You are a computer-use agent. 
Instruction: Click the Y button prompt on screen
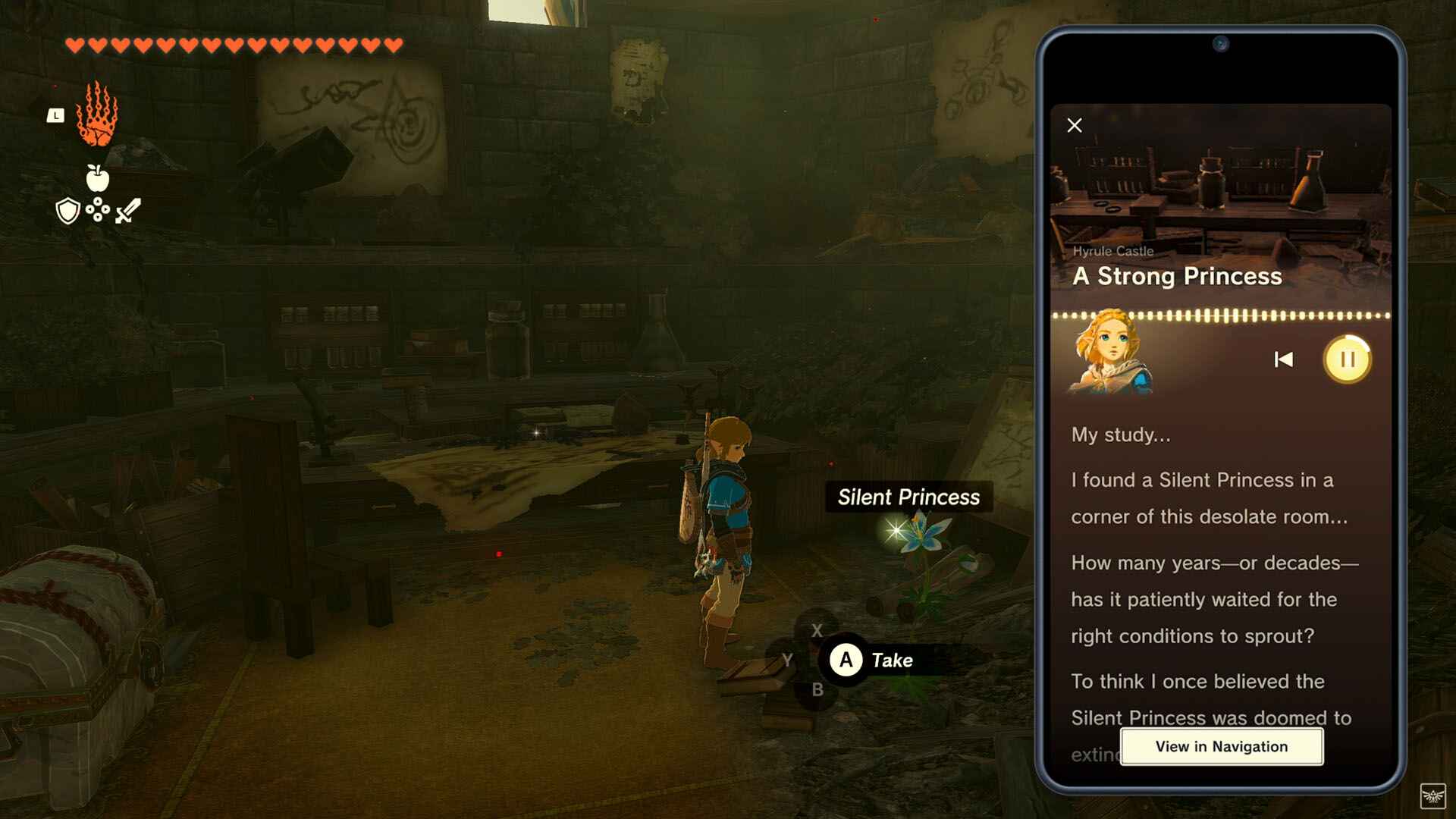coord(789,660)
